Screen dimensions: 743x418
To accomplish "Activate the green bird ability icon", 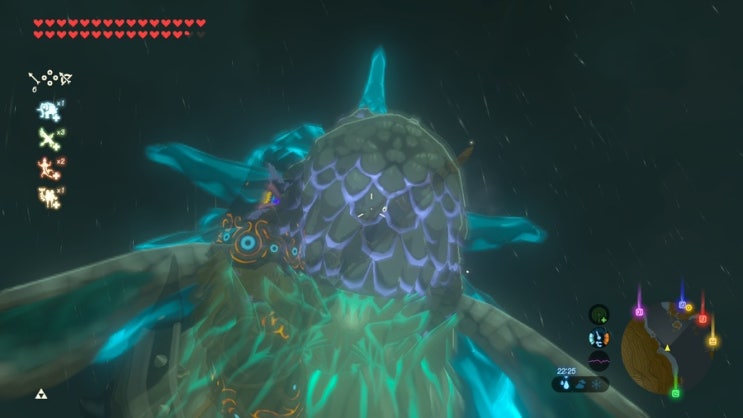I will (47, 138).
